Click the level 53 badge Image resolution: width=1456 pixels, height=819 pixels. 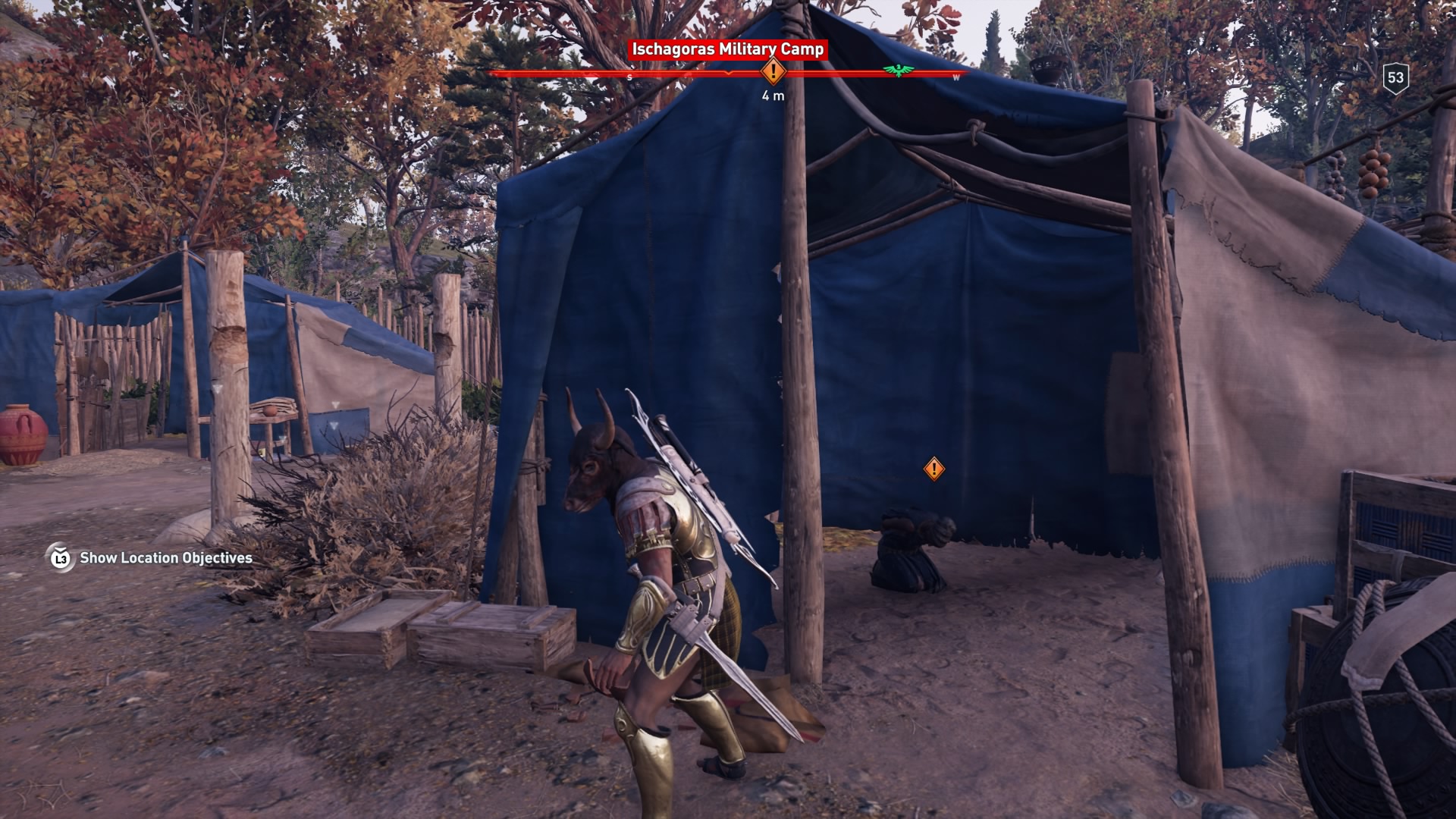pyautogui.click(x=1395, y=77)
